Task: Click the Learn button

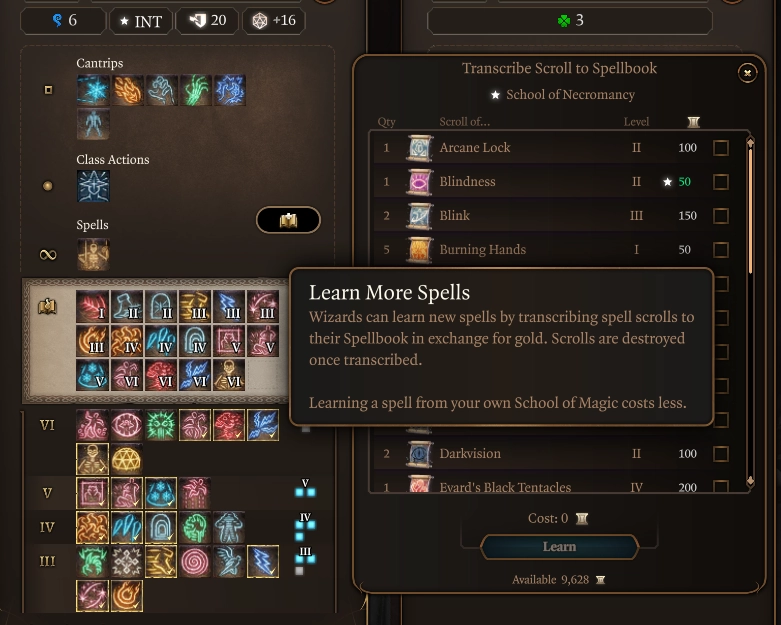Action: [559, 547]
